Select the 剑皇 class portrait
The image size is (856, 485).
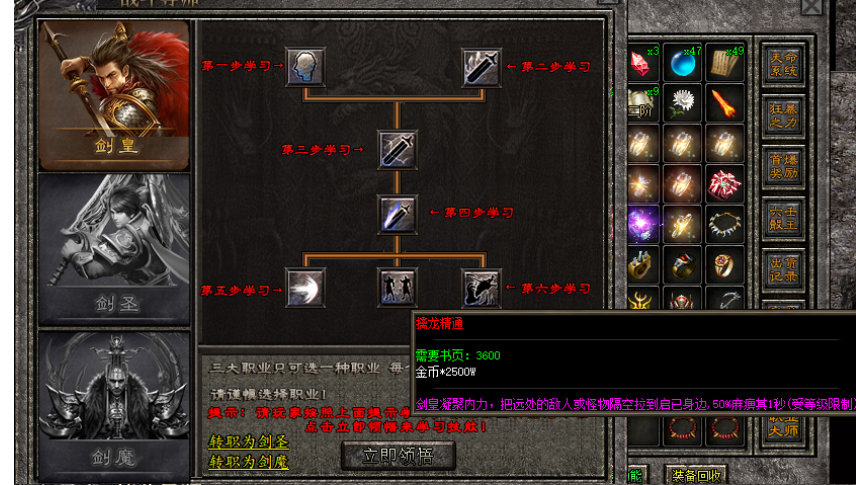(x=114, y=95)
